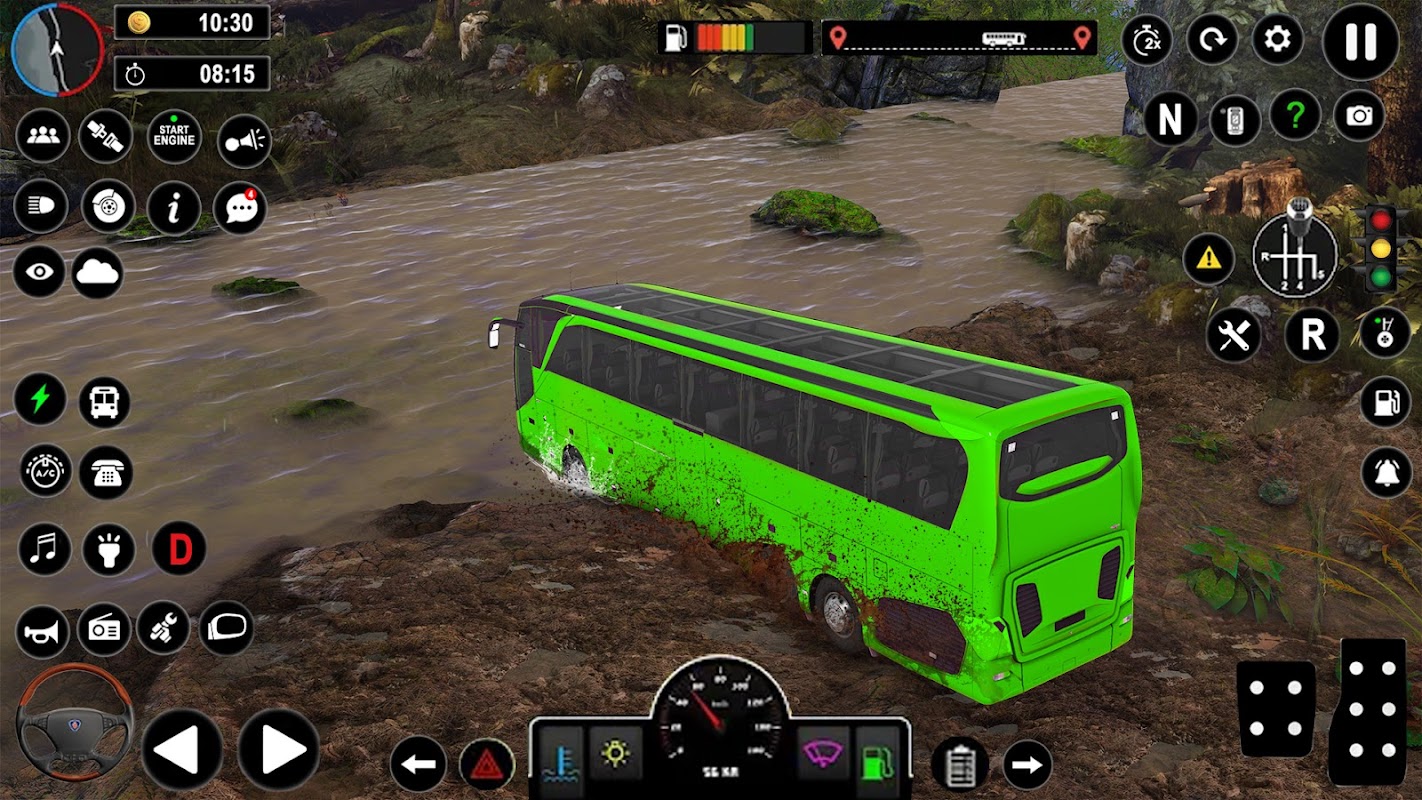Viewport: 1422px width, 800px height.
Task: Open the gear settings menu
Action: pyautogui.click(x=1277, y=41)
